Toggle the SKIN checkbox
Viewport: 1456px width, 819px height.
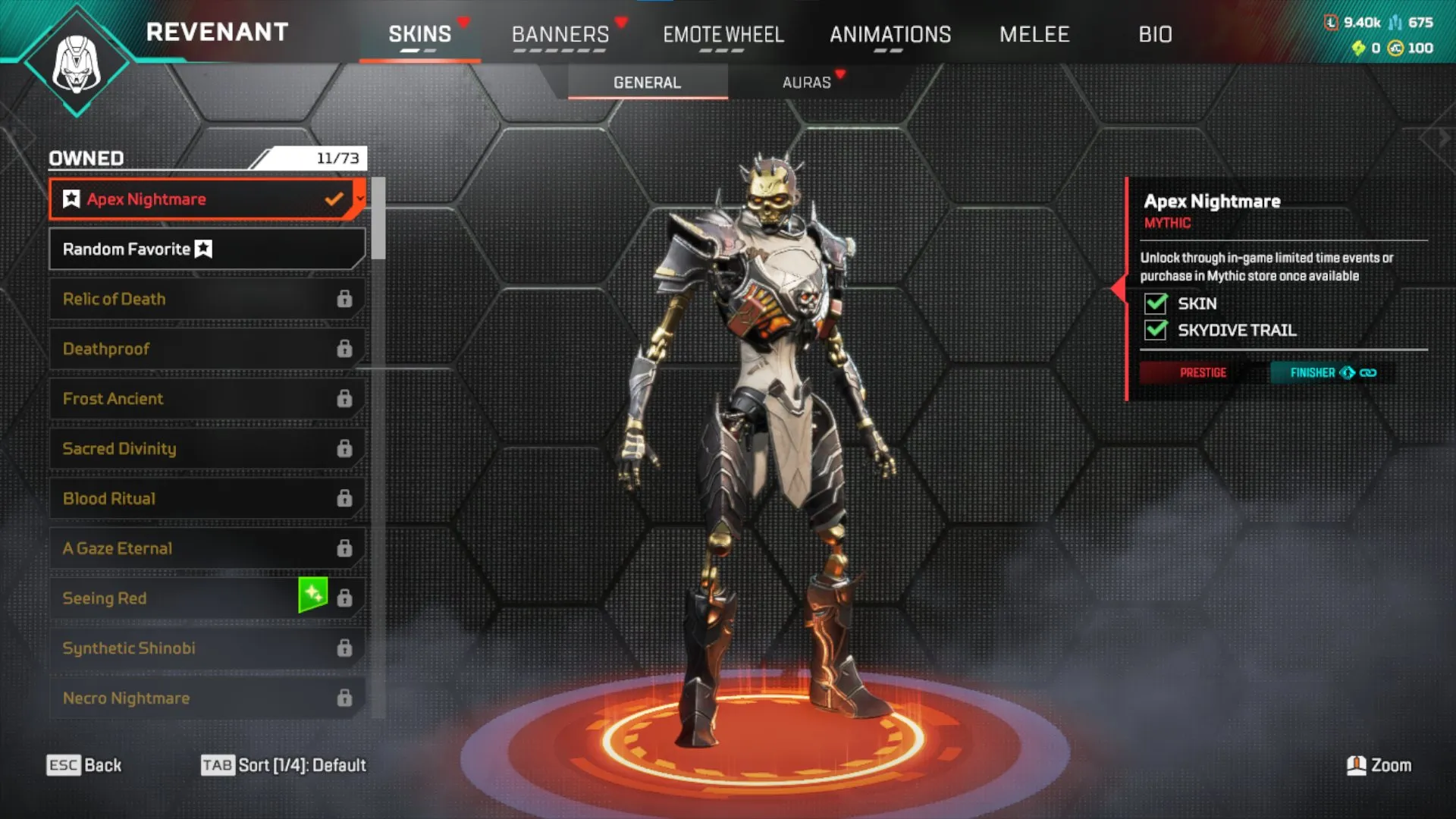click(x=1155, y=303)
